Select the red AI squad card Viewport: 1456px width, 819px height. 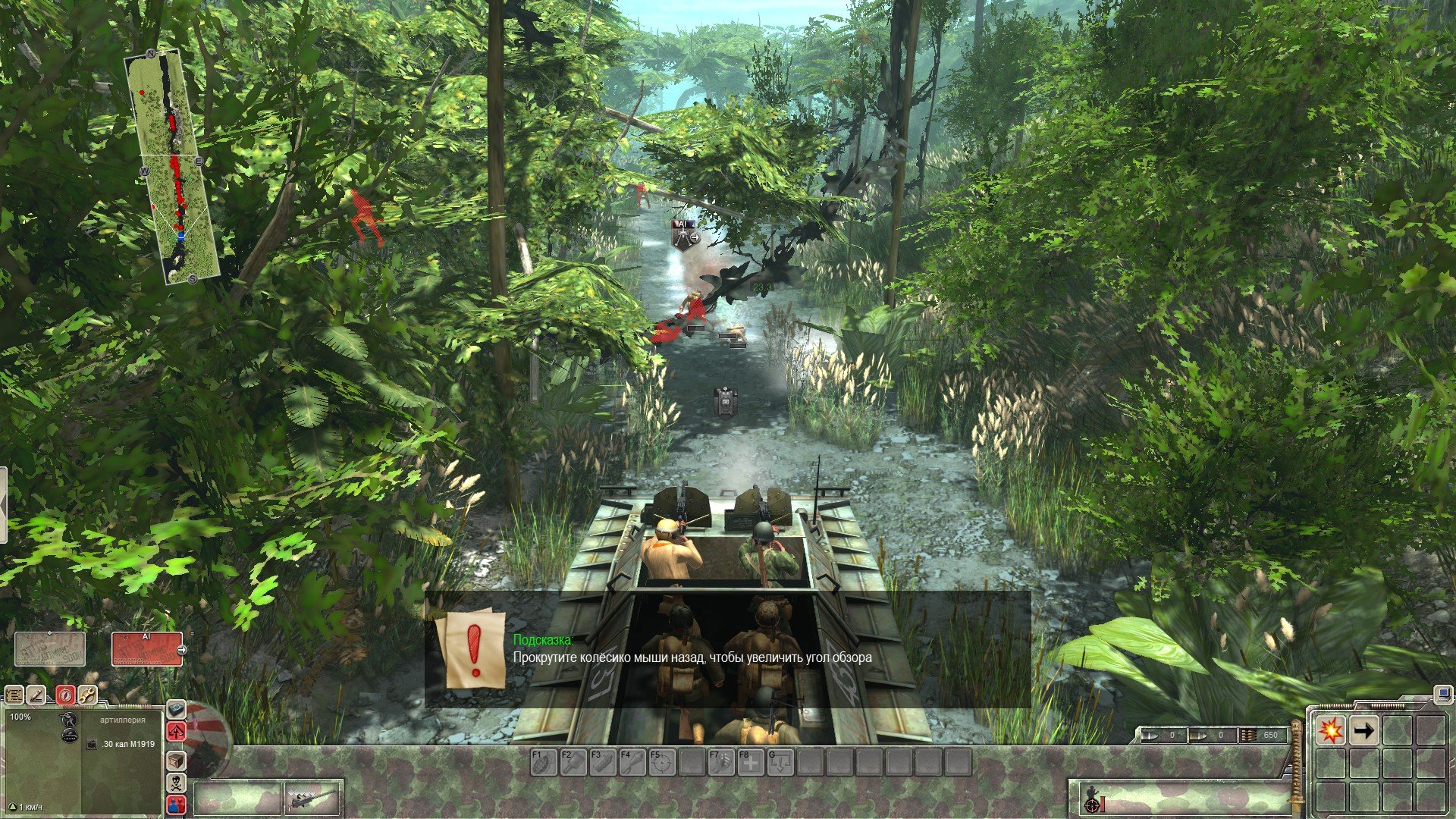point(147,649)
